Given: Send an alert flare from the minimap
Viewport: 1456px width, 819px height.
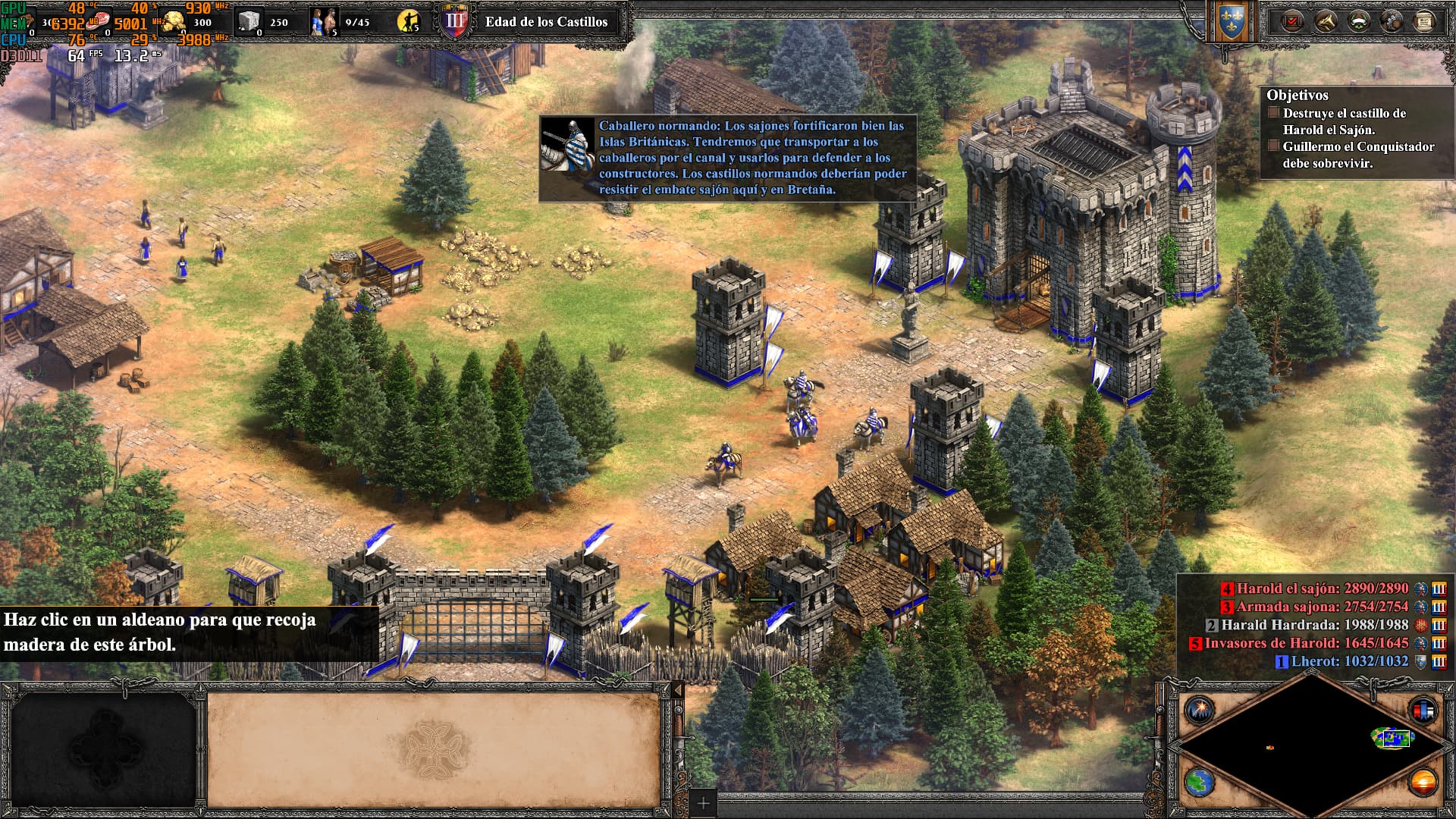Looking at the screenshot, I should 1200,710.
